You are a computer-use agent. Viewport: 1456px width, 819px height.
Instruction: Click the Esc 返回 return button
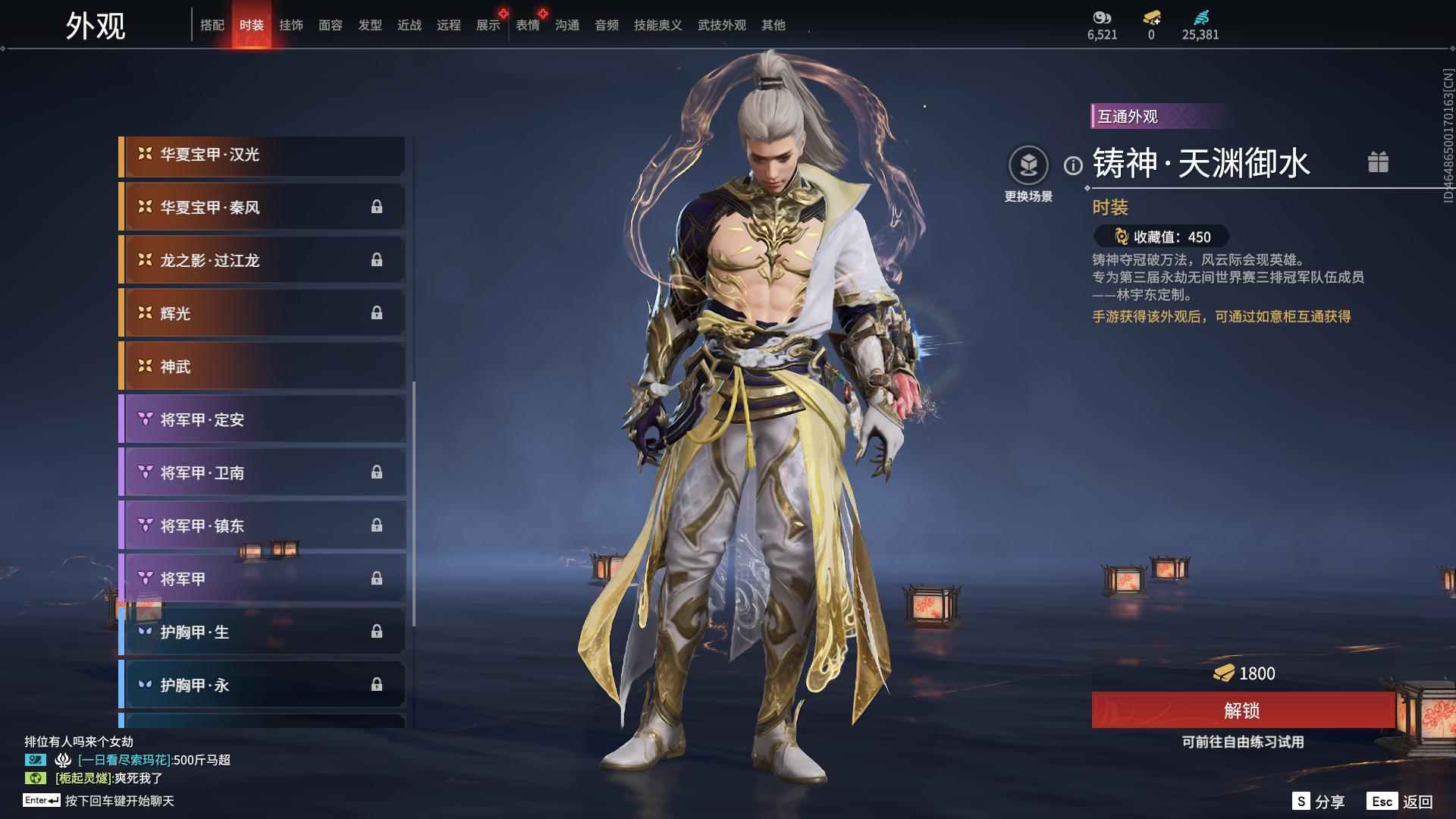click(1408, 800)
